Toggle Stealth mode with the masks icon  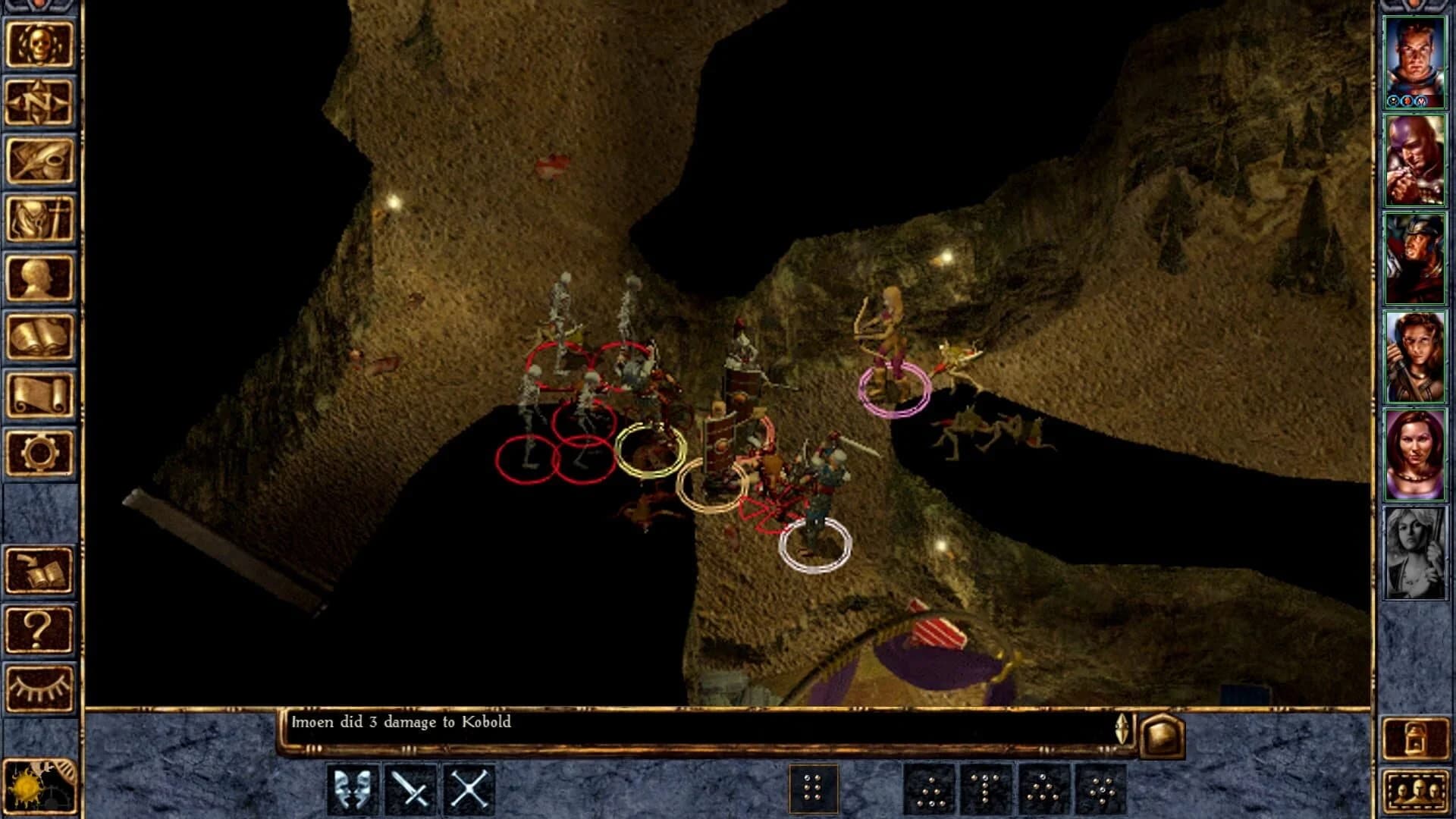[x=354, y=788]
